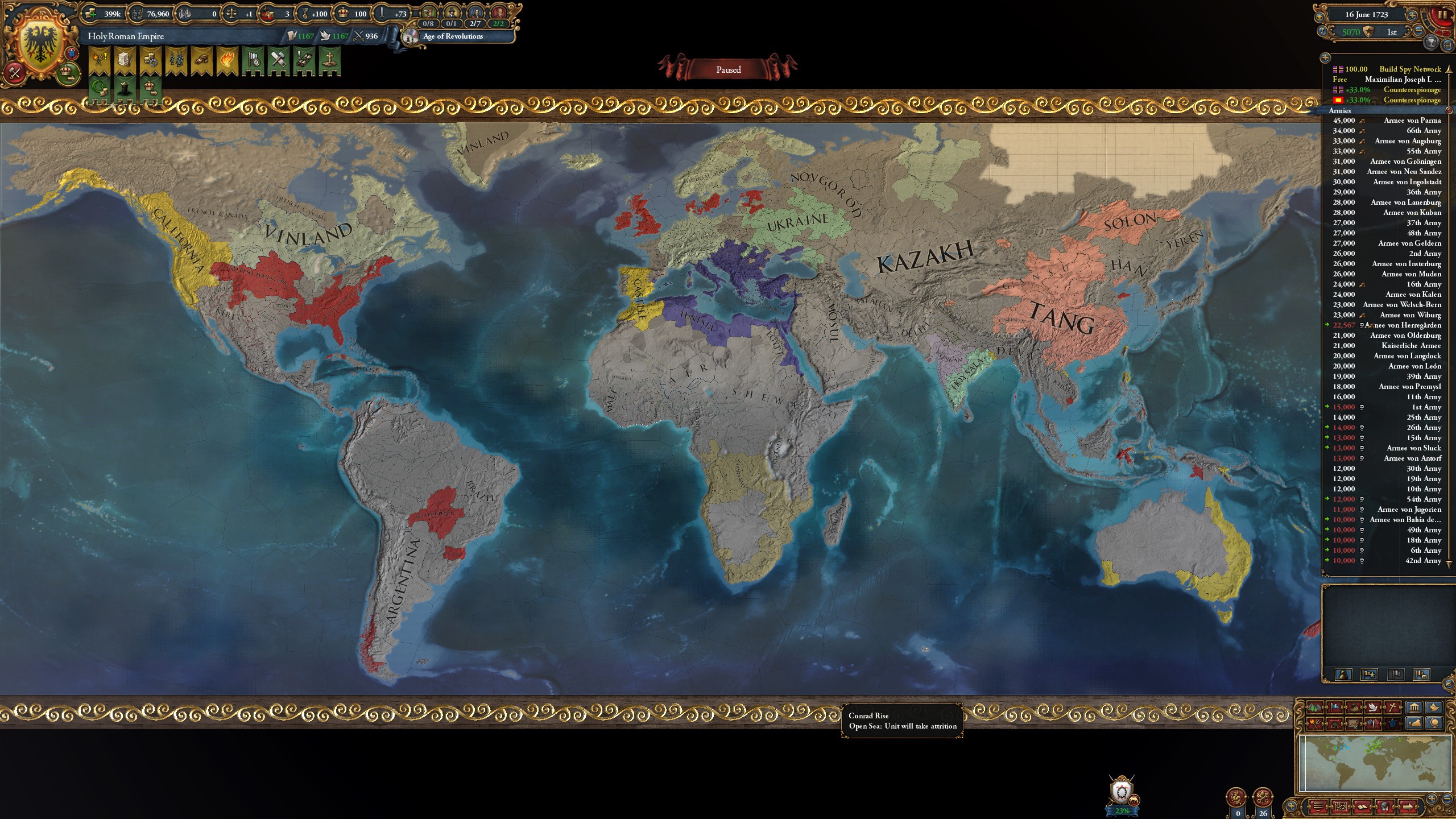Open the ledger charts icon

1341,808
